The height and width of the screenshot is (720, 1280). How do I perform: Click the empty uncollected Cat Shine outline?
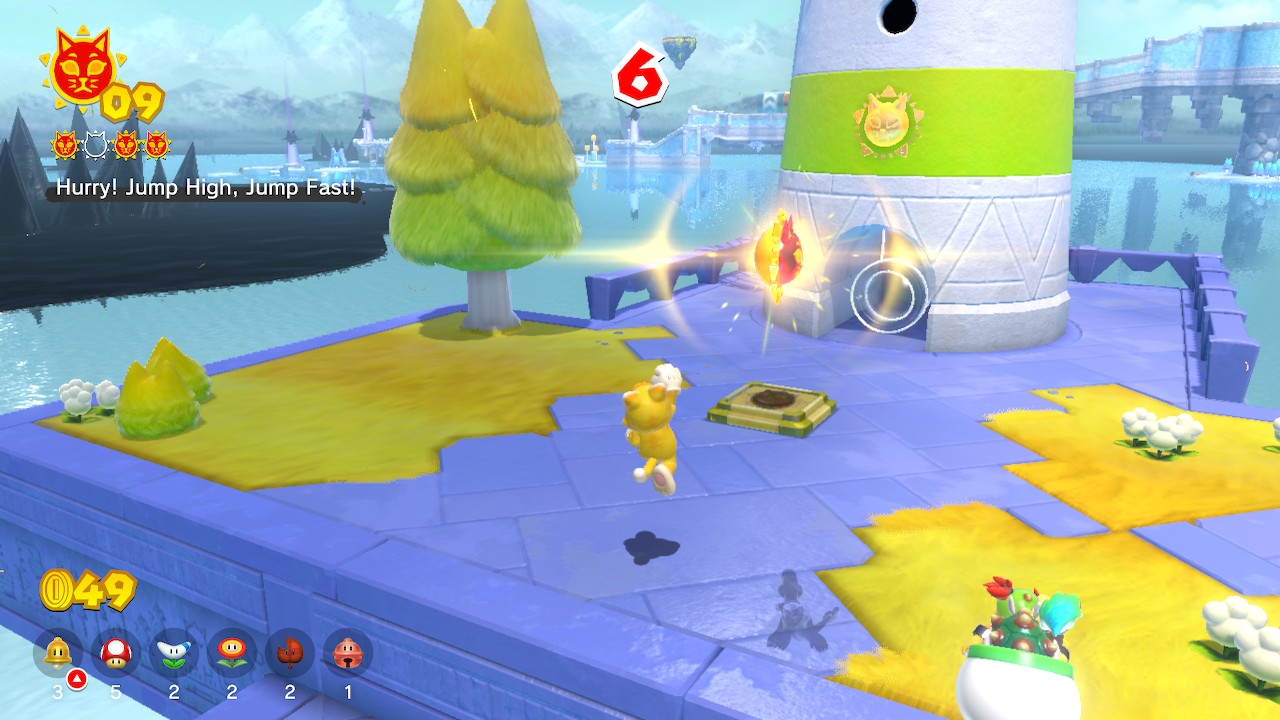pyautogui.click(x=95, y=146)
